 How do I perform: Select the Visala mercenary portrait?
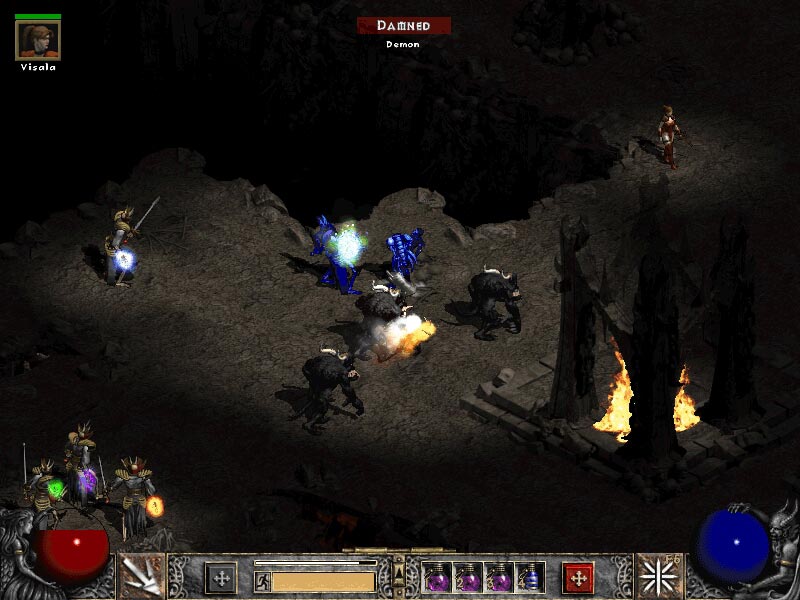(39, 40)
